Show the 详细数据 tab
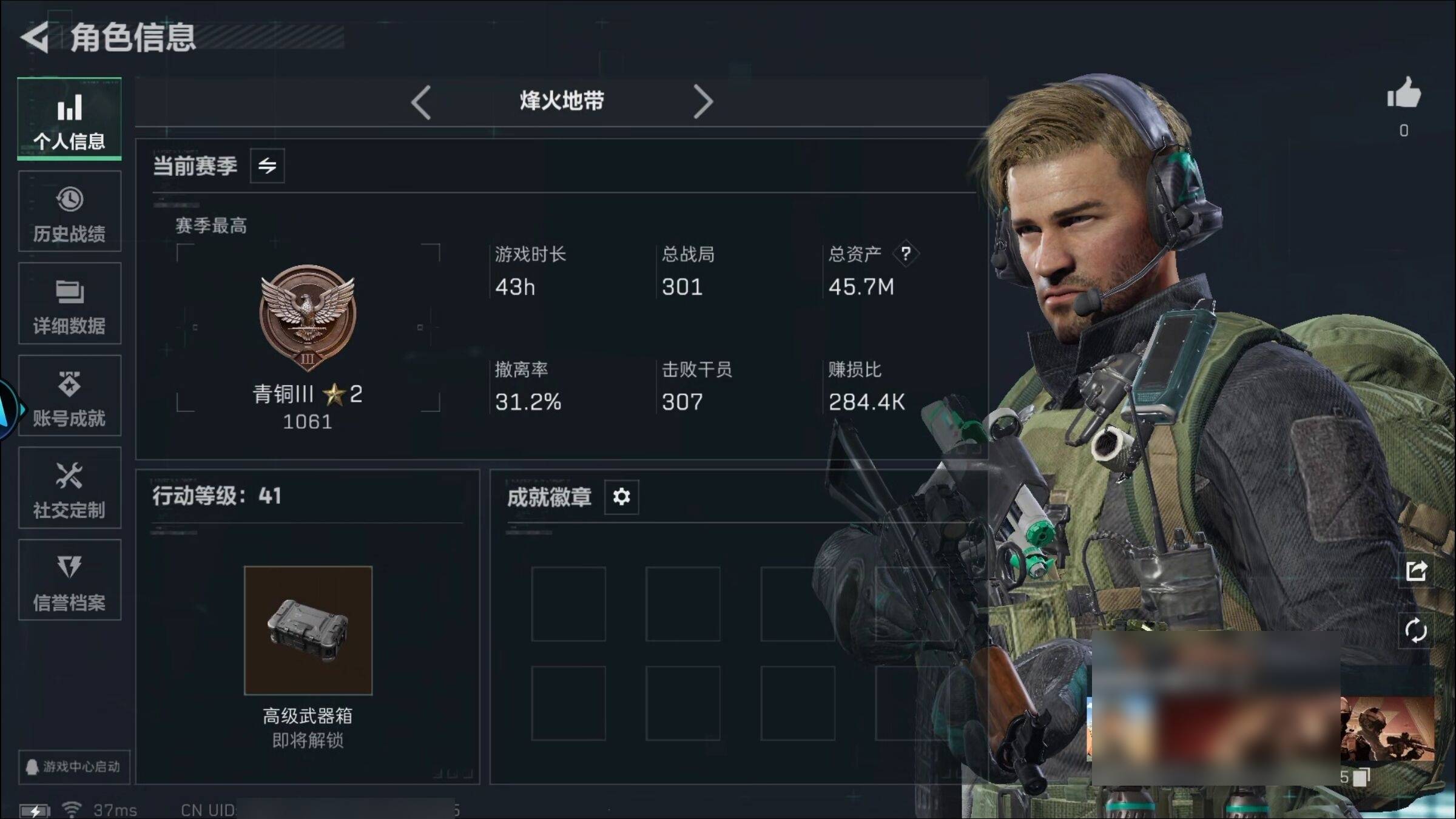 click(69, 304)
